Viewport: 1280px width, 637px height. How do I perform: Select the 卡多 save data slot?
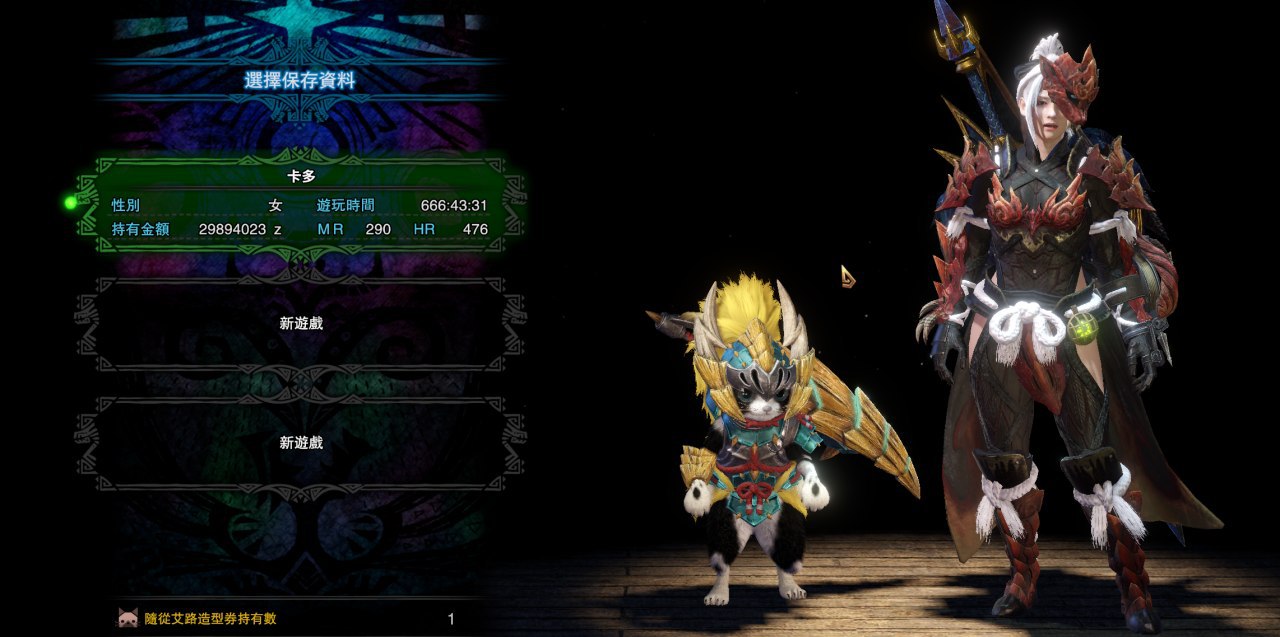click(300, 204)
